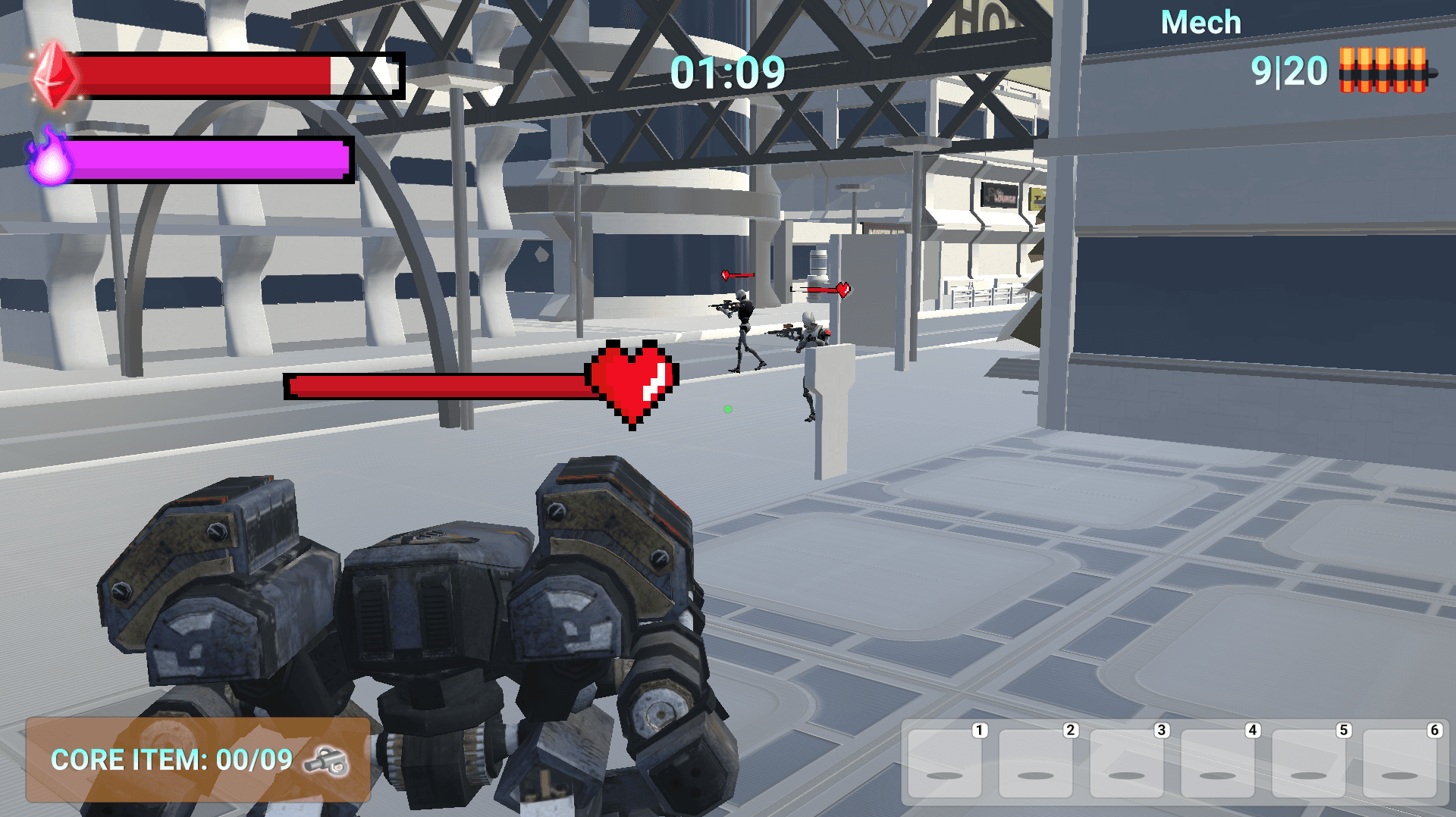Click hotbar slot number 6
This screenshot has height=817, width=1456.
[1400, 764]
